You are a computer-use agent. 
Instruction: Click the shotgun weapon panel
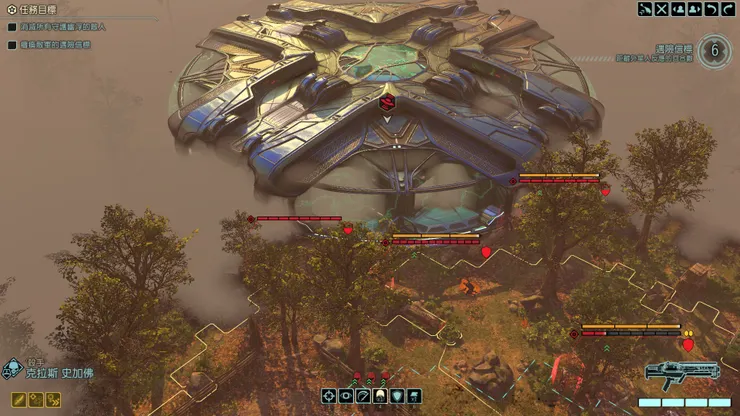[x=682, y=374]
